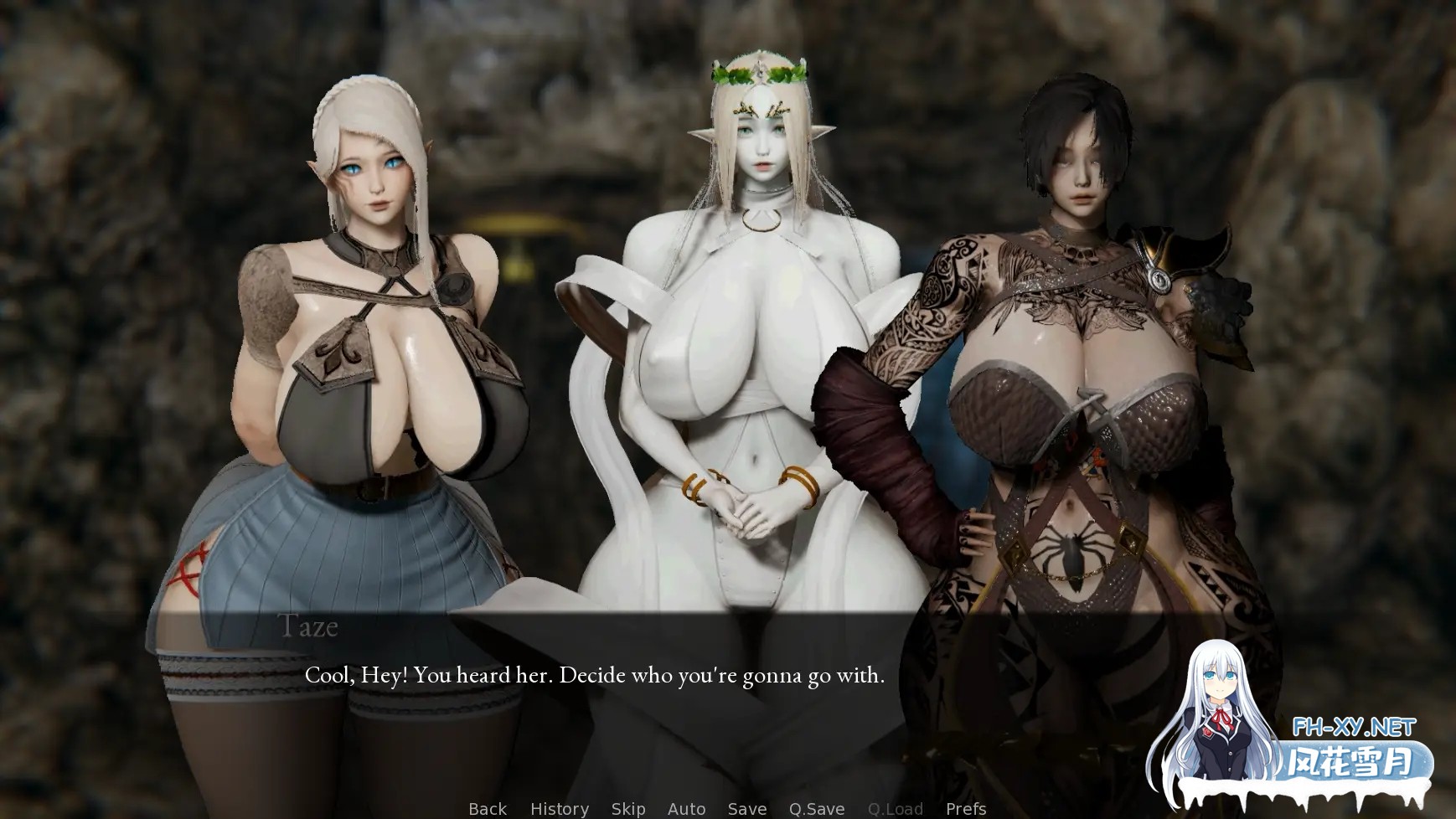Image resolution: width=1456 pixels, height=819 pixels.
Task: Click the dialogue text to continue
Action: point(594,675)
